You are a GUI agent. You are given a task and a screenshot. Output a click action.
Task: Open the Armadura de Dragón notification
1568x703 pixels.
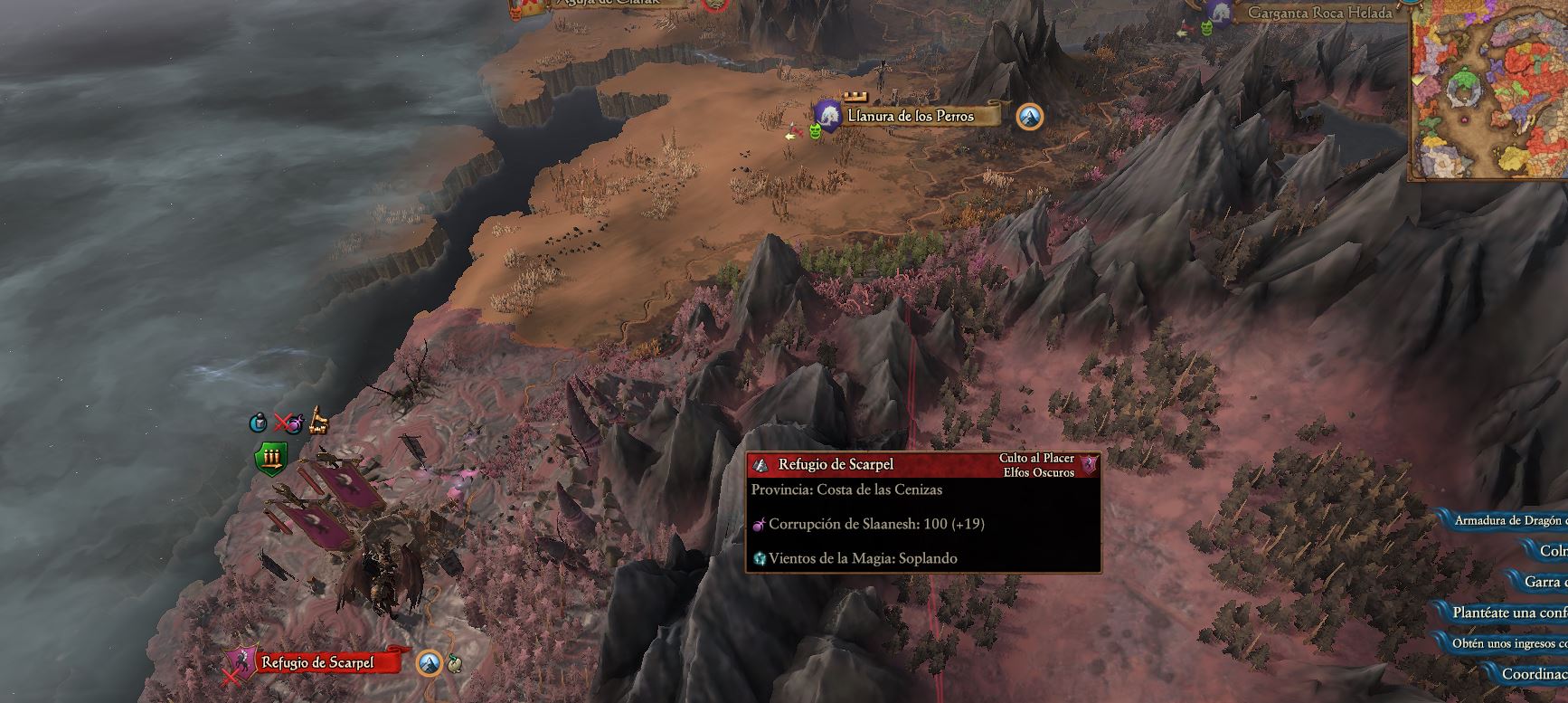pos(1509,520)
